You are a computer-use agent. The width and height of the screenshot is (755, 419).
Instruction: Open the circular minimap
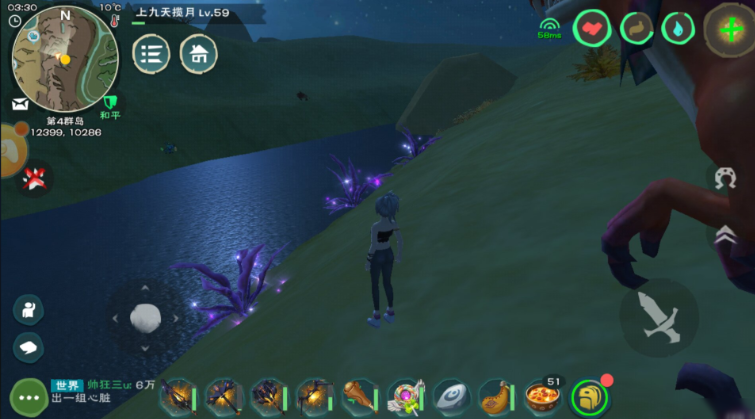(65, 57)
